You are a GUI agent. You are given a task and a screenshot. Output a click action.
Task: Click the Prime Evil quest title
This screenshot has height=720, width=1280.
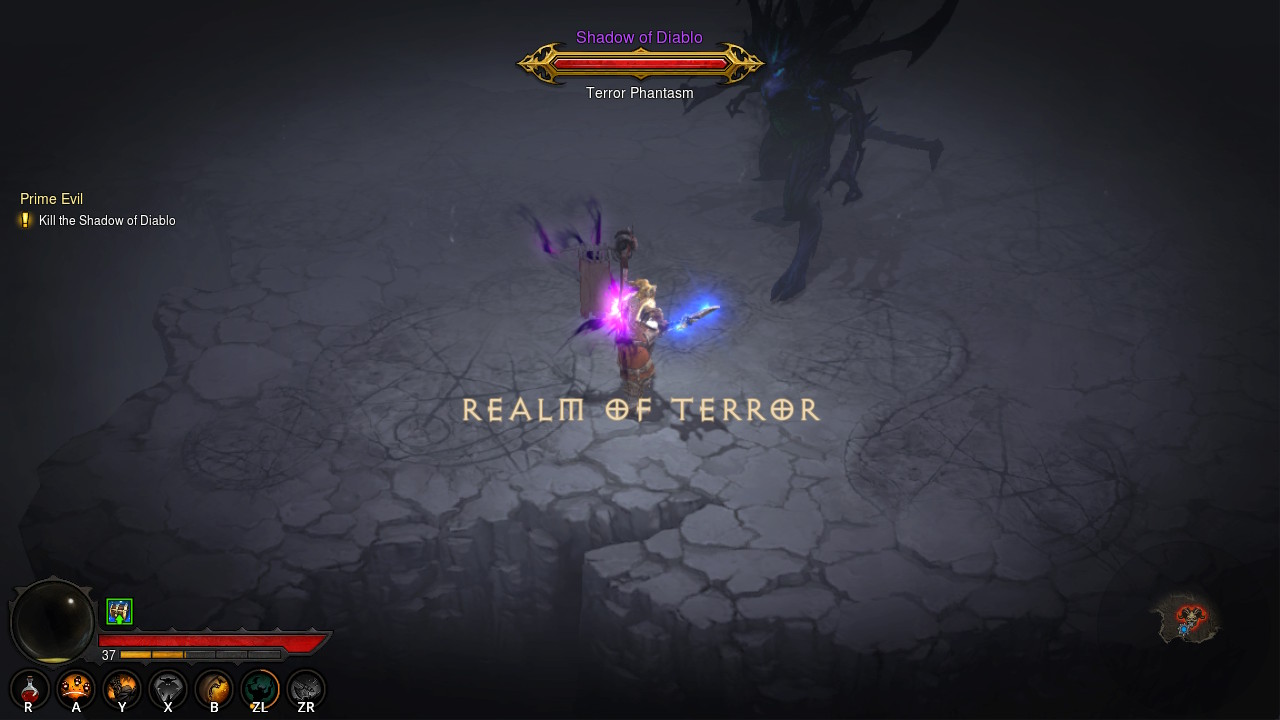pos(51,199)
